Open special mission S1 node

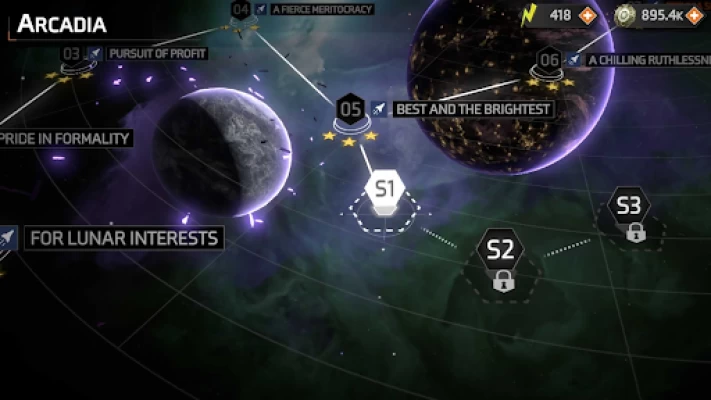click(x=385, y=188)
